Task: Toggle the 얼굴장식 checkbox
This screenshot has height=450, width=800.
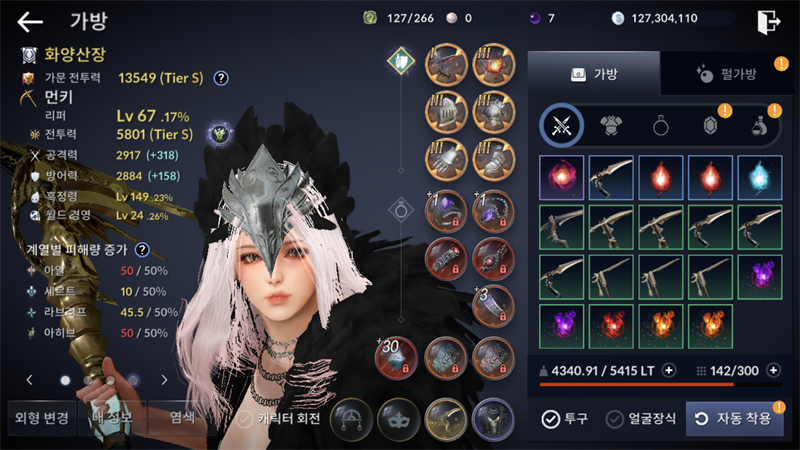Action: pyautogui.click(x=615, y=419)
